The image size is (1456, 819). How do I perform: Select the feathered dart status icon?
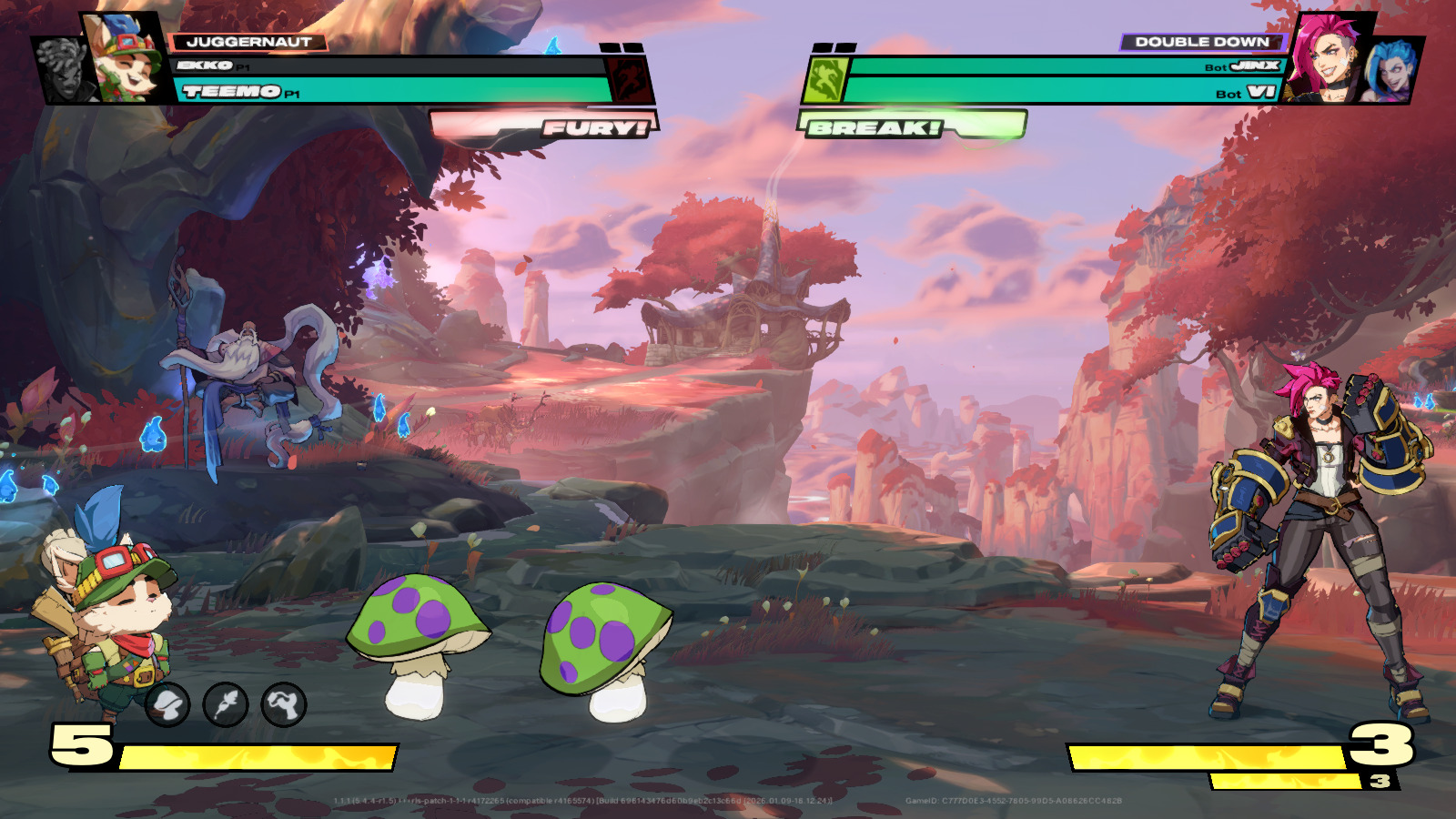point(226,704)
